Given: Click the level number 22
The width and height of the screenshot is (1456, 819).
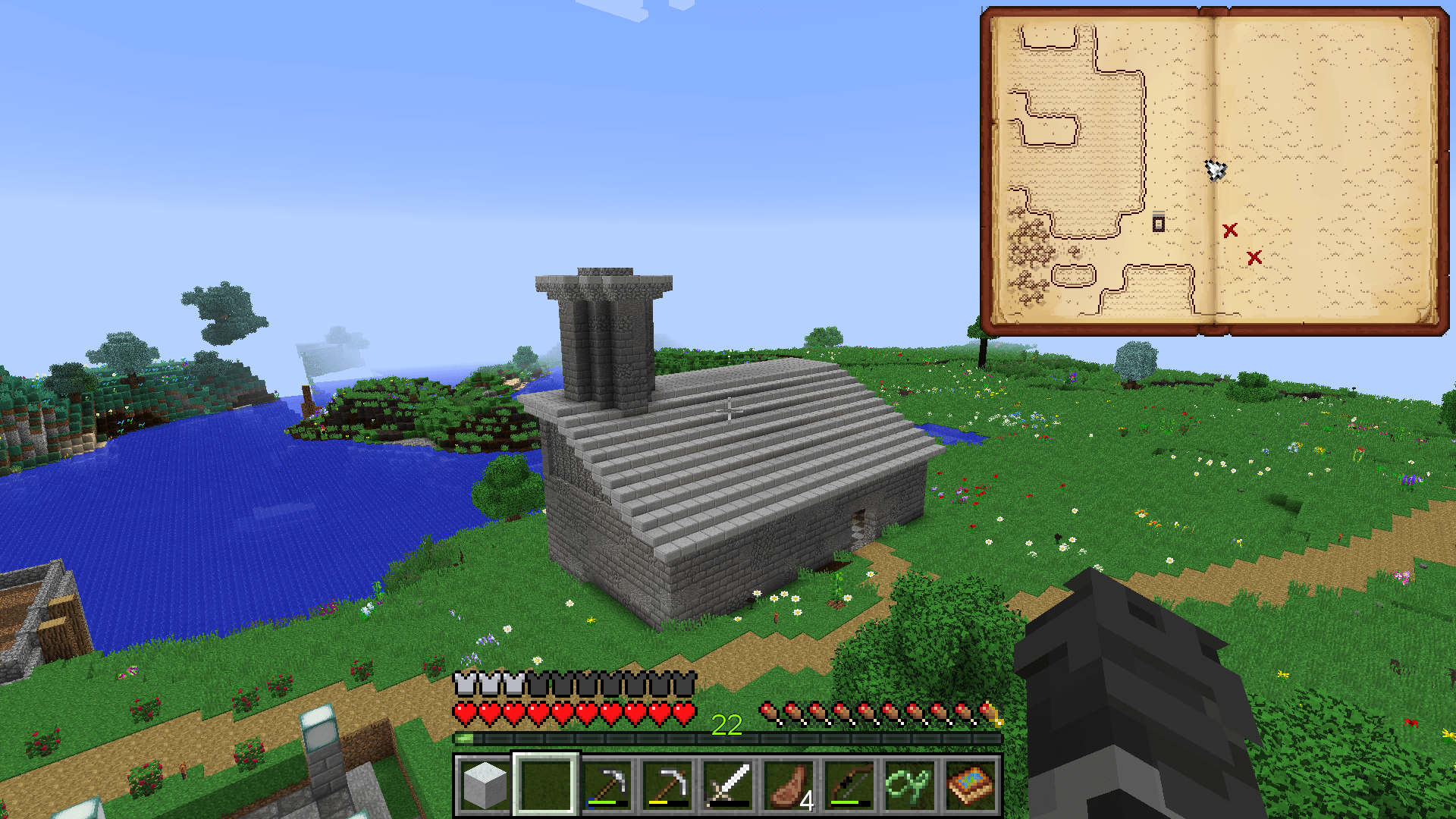Looking at the screenshot, I should pos(726,726).
